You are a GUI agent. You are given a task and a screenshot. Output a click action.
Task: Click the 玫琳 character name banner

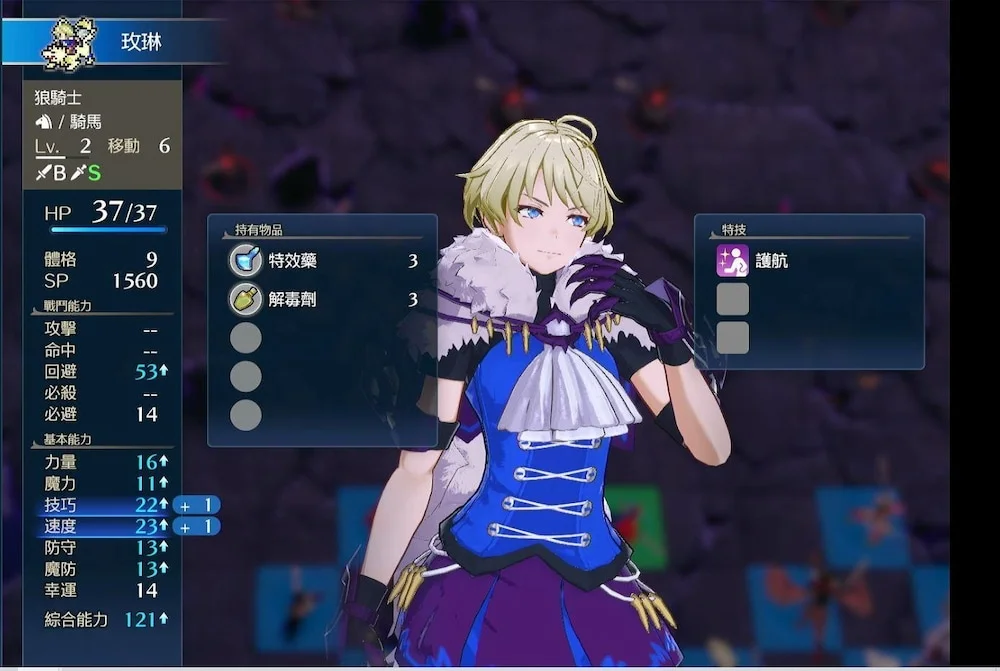tap(141, 42)
